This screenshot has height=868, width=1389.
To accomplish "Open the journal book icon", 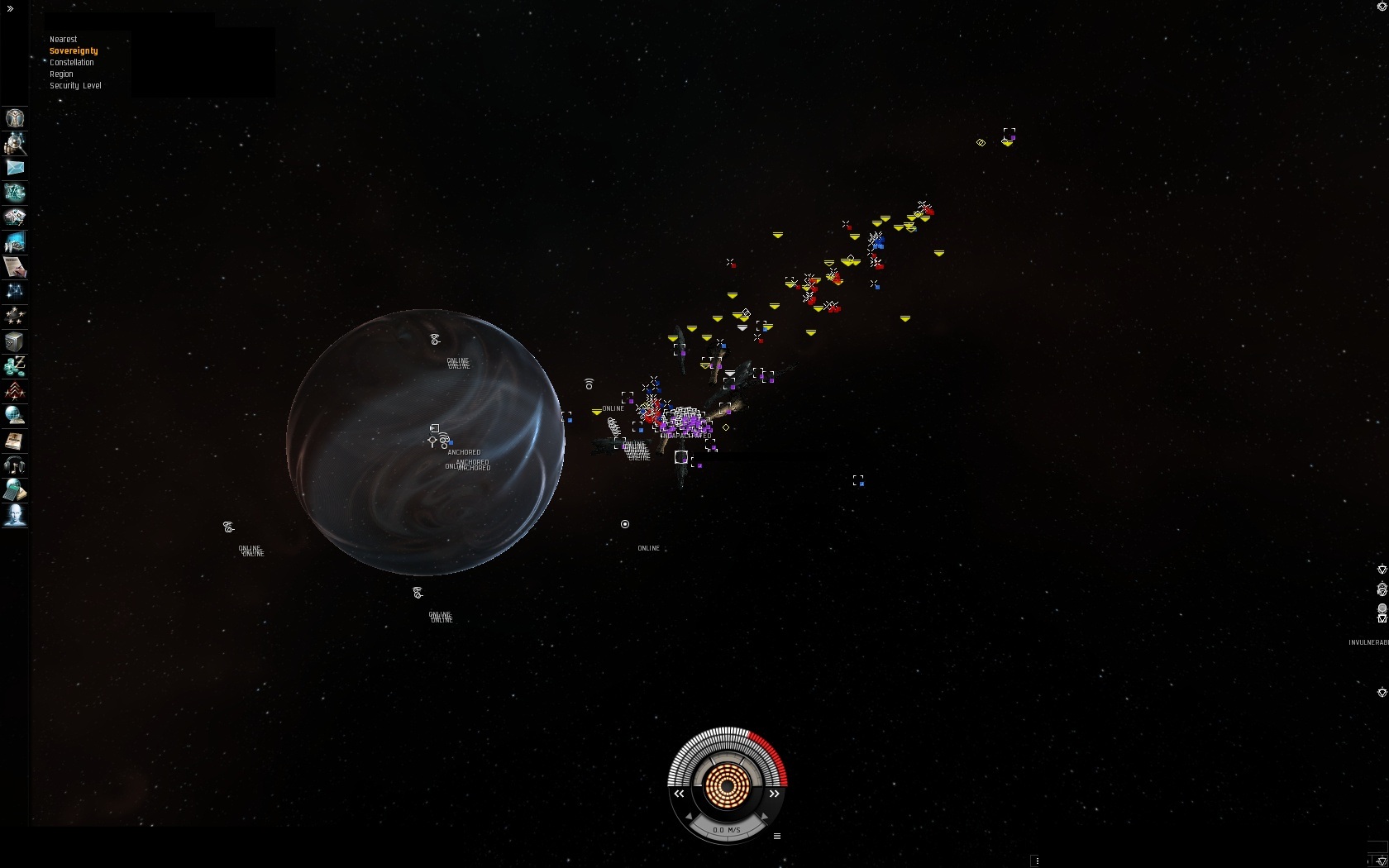I will [x=15, y=441].
